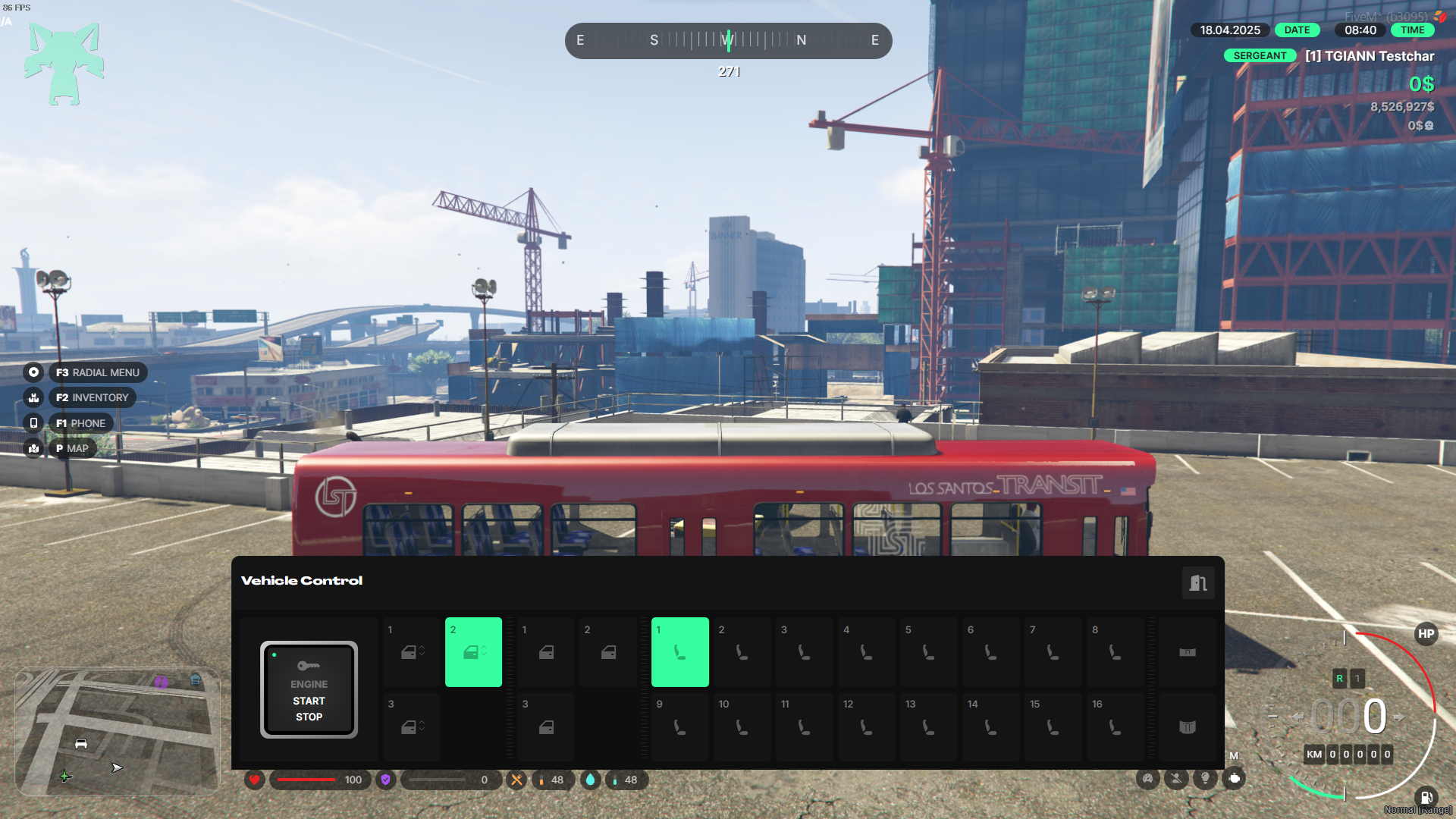Move to seat 16

tap(1115, 726)
